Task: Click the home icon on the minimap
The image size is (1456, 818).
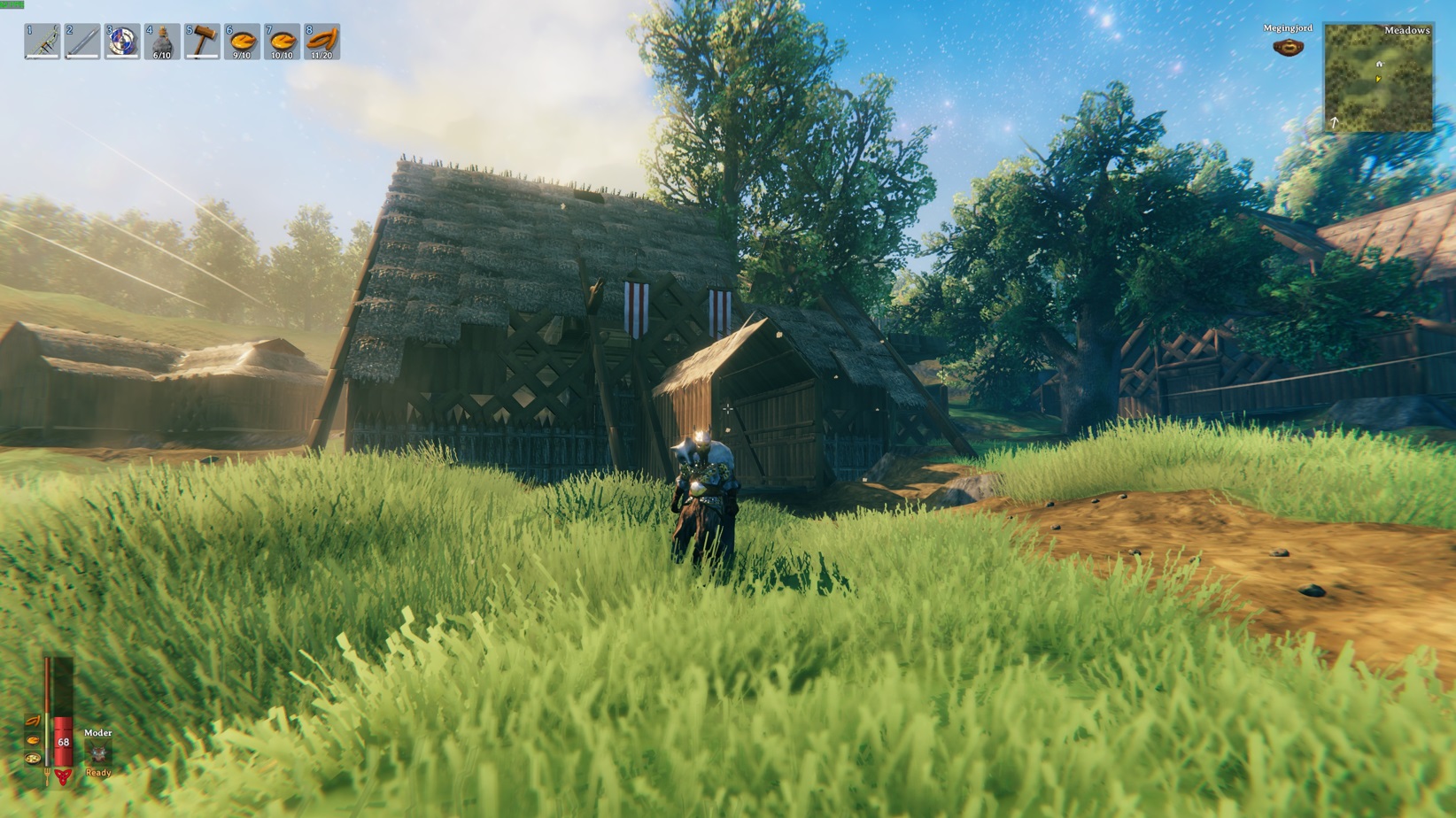Action: tap(1380, 64)
